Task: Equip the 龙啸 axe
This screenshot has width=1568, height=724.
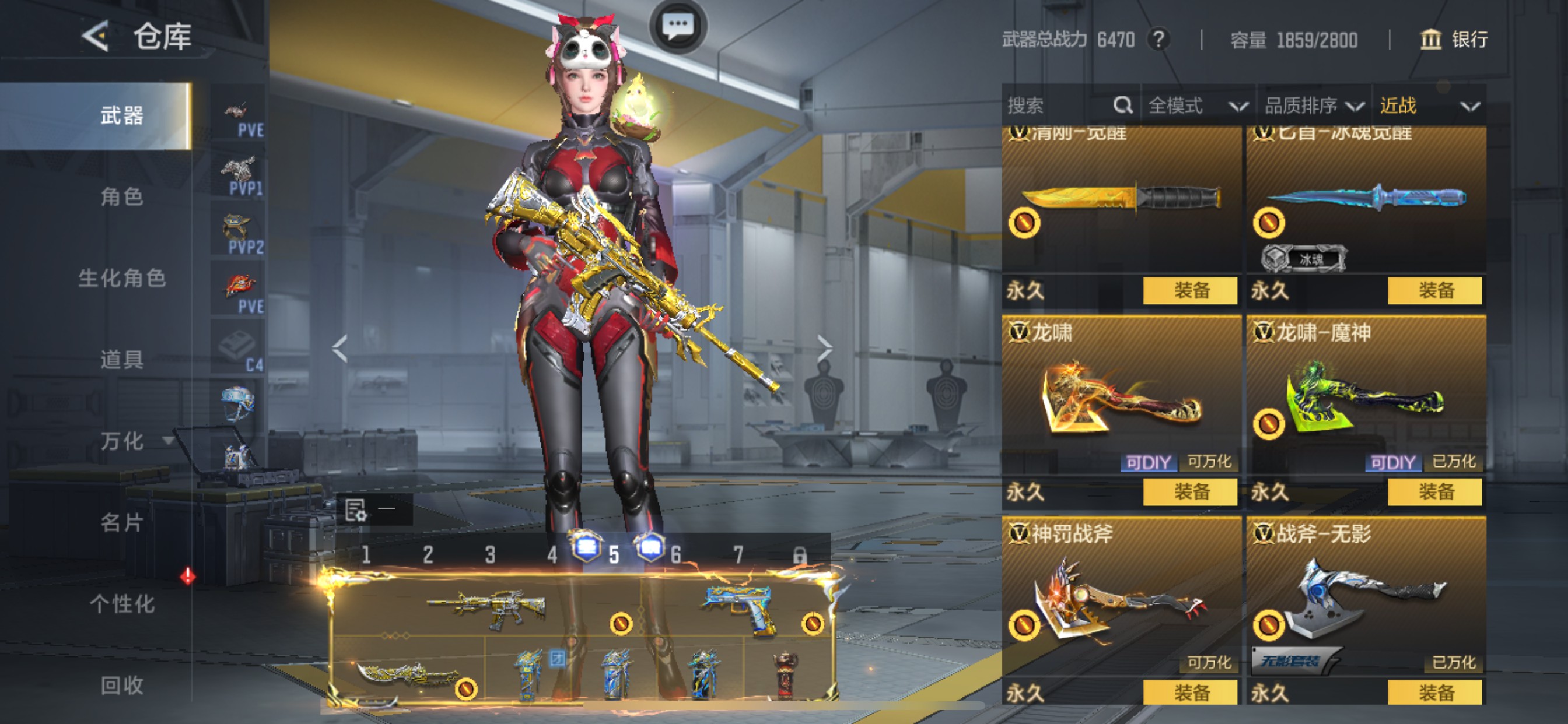Action: (1190, 491)
